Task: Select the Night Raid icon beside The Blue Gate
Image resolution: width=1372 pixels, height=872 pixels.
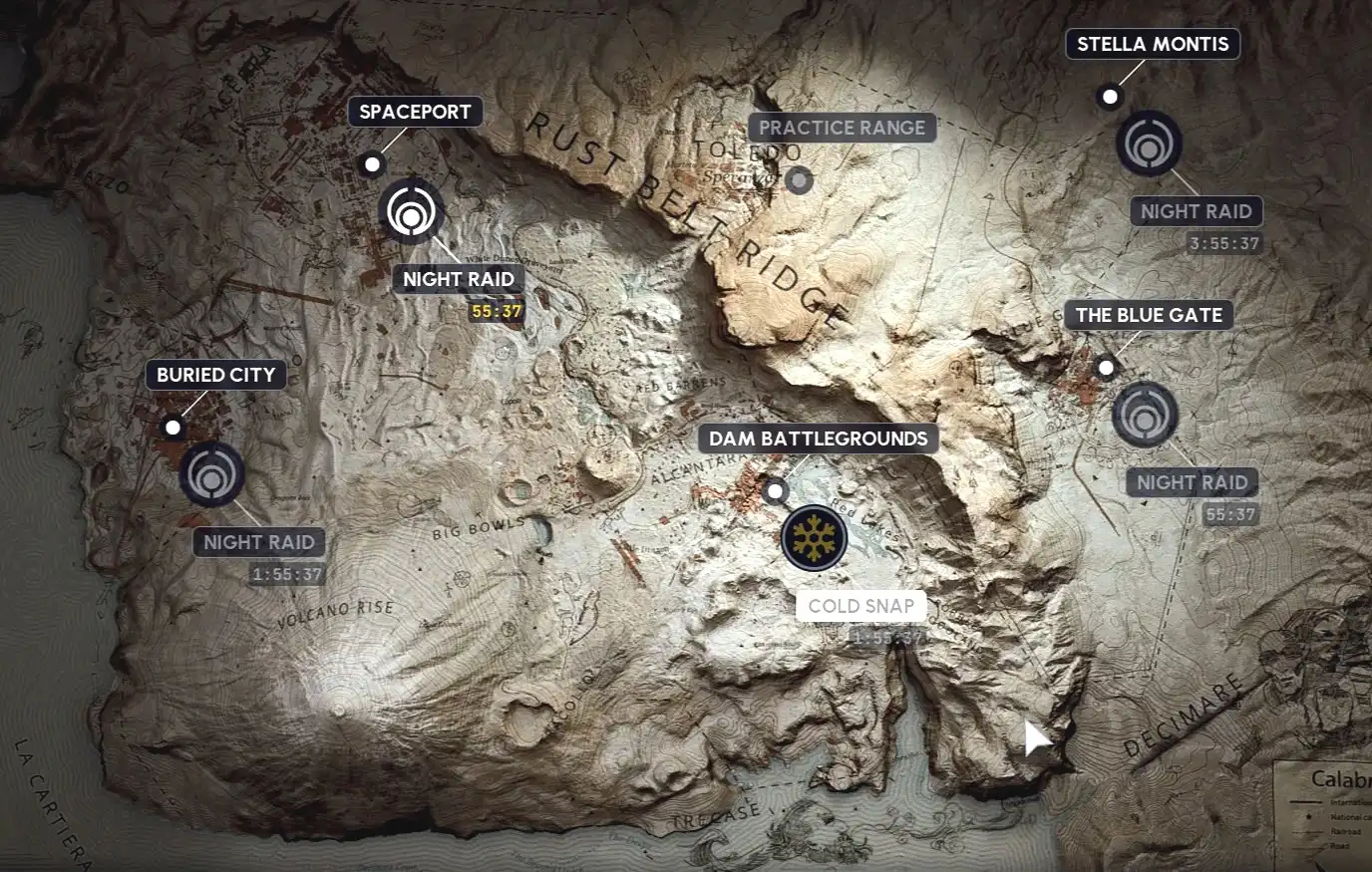Action: pos(1145,415)
